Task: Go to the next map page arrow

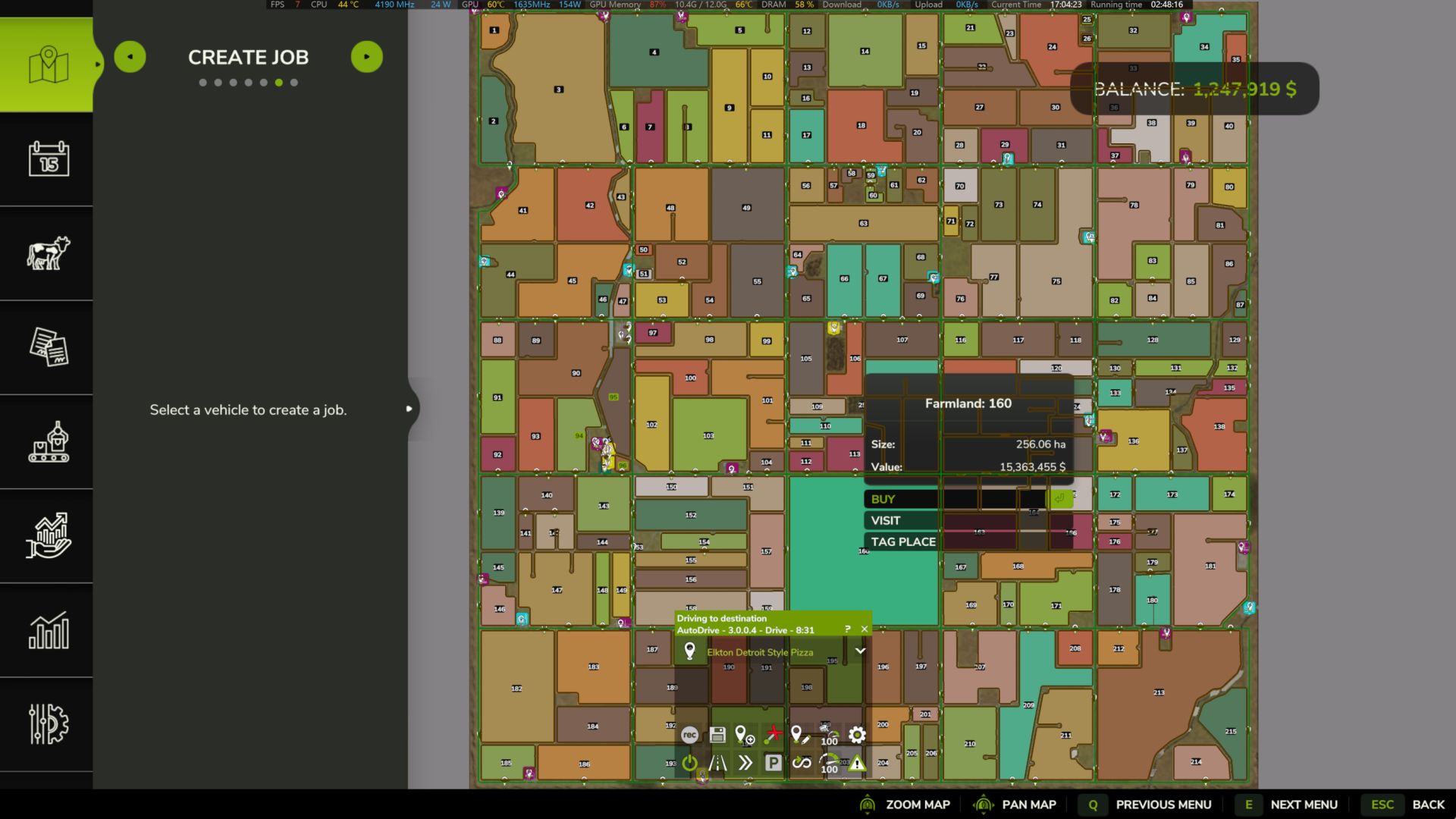Action: [367, 57]
